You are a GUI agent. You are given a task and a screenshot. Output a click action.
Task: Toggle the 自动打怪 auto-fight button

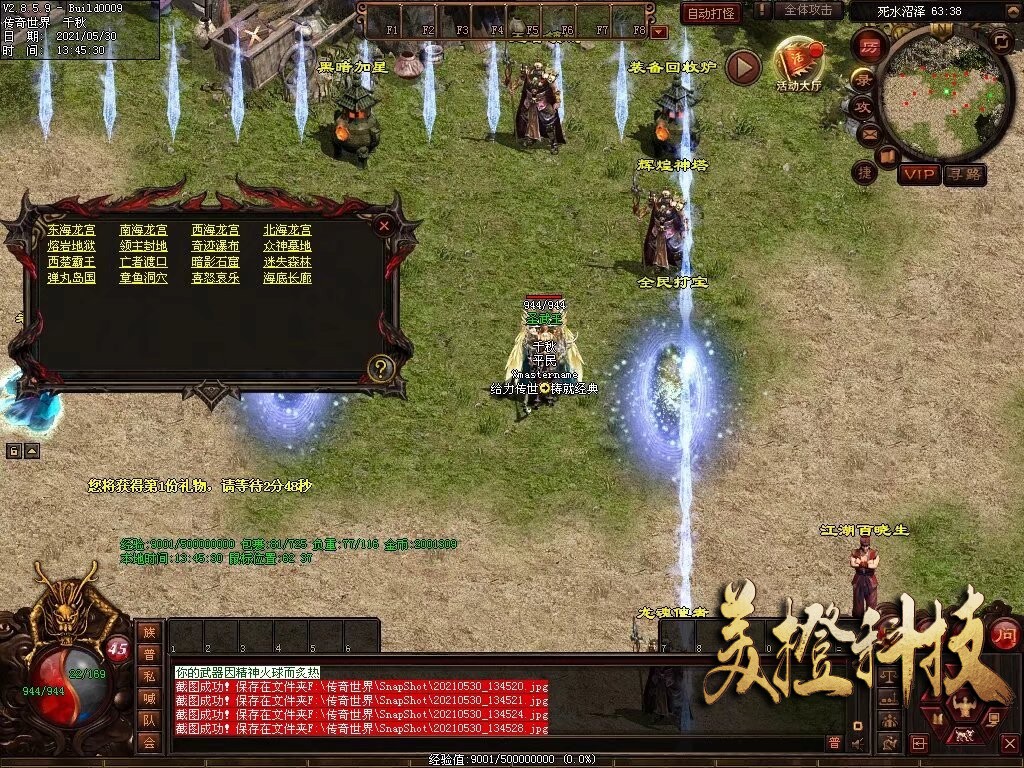[711, 13]
